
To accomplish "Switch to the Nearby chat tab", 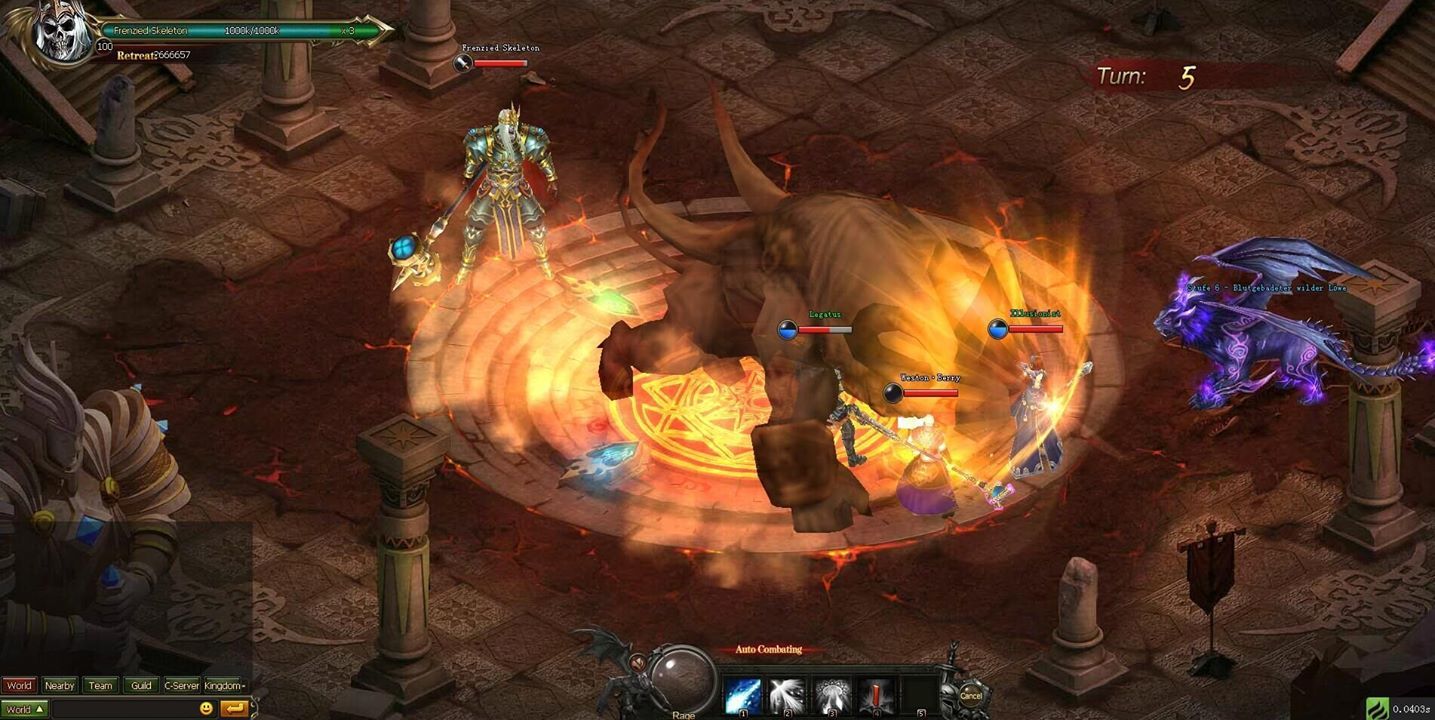I will click(x=60, y=685).
